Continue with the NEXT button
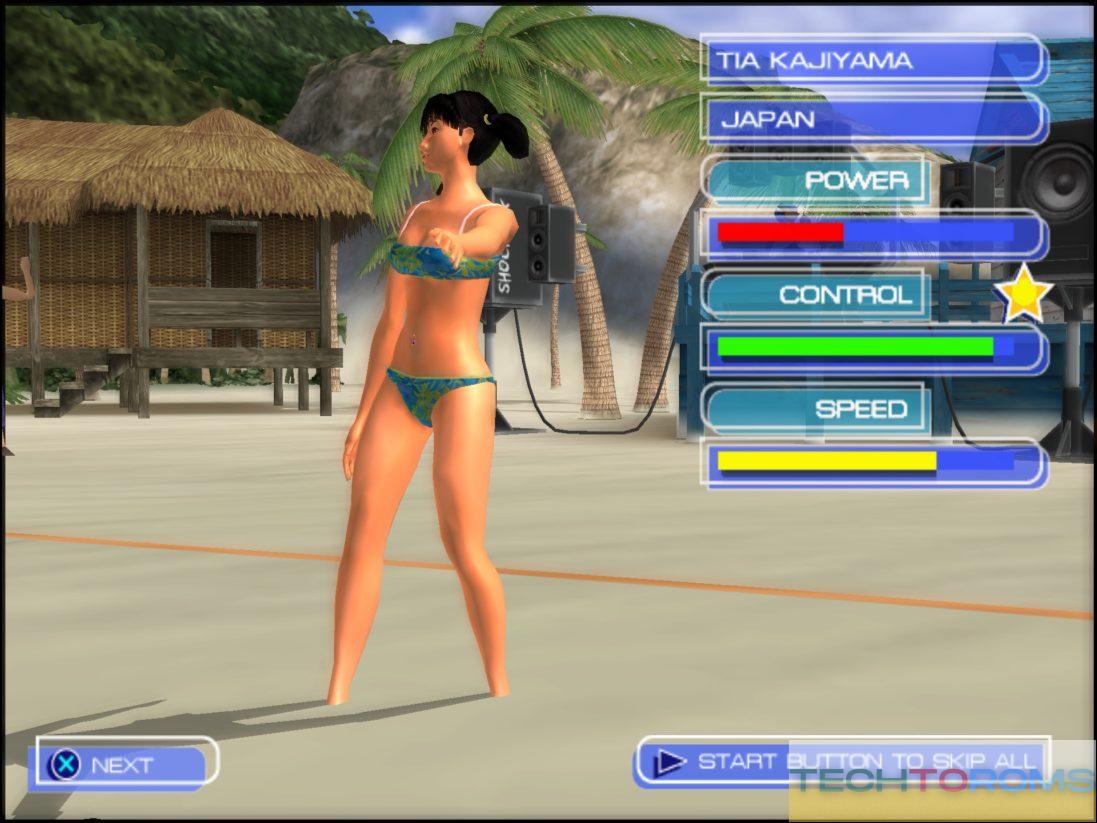Image resolution: width=1097 pixels, height=823 pixels. click(122, 765)
